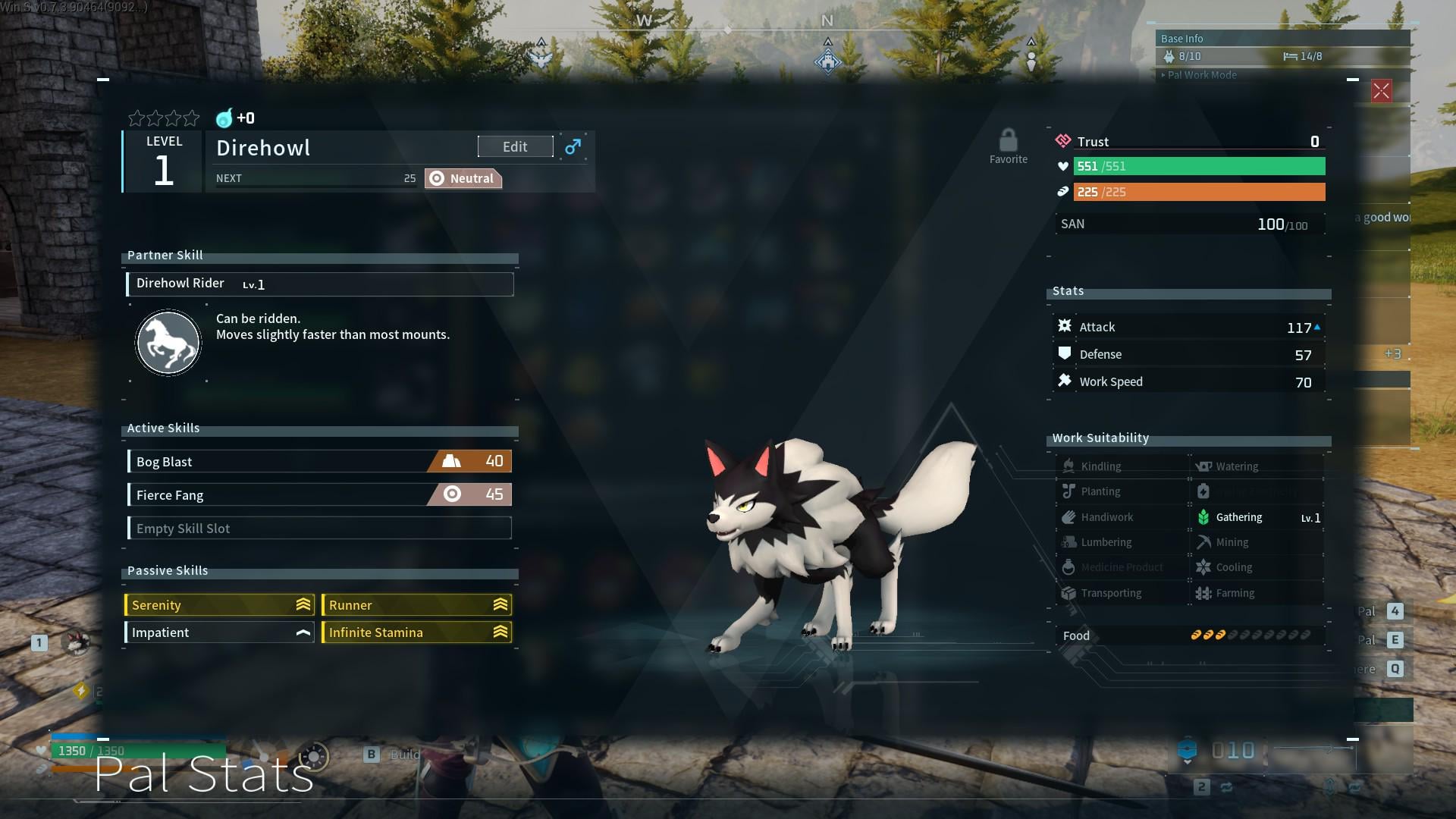Click the Attack stat row
The height and width of the screenshot is (819, 1456).
[x=1189, y=328]
